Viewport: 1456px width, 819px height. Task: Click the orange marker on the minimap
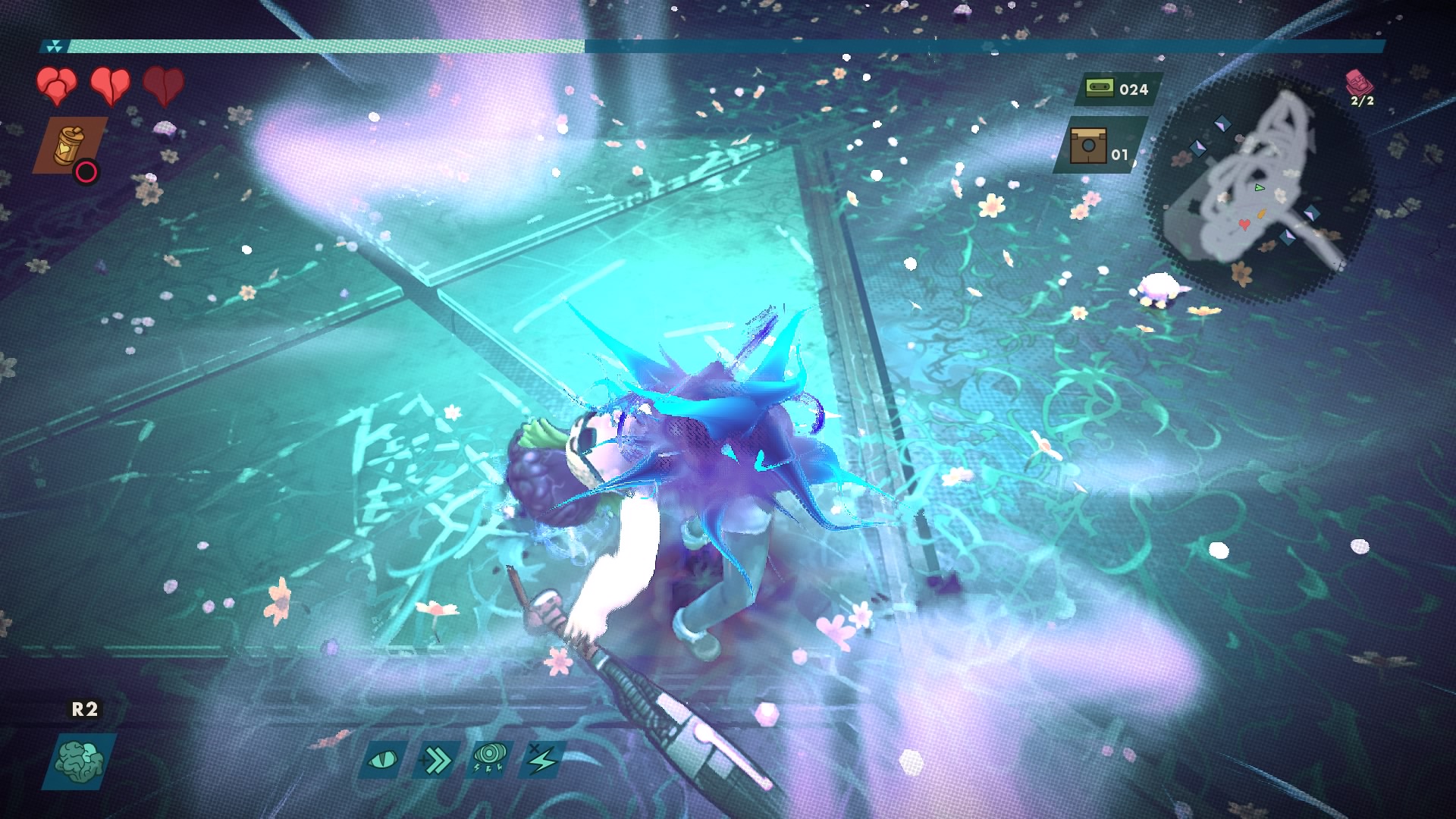click(1262, 214)
